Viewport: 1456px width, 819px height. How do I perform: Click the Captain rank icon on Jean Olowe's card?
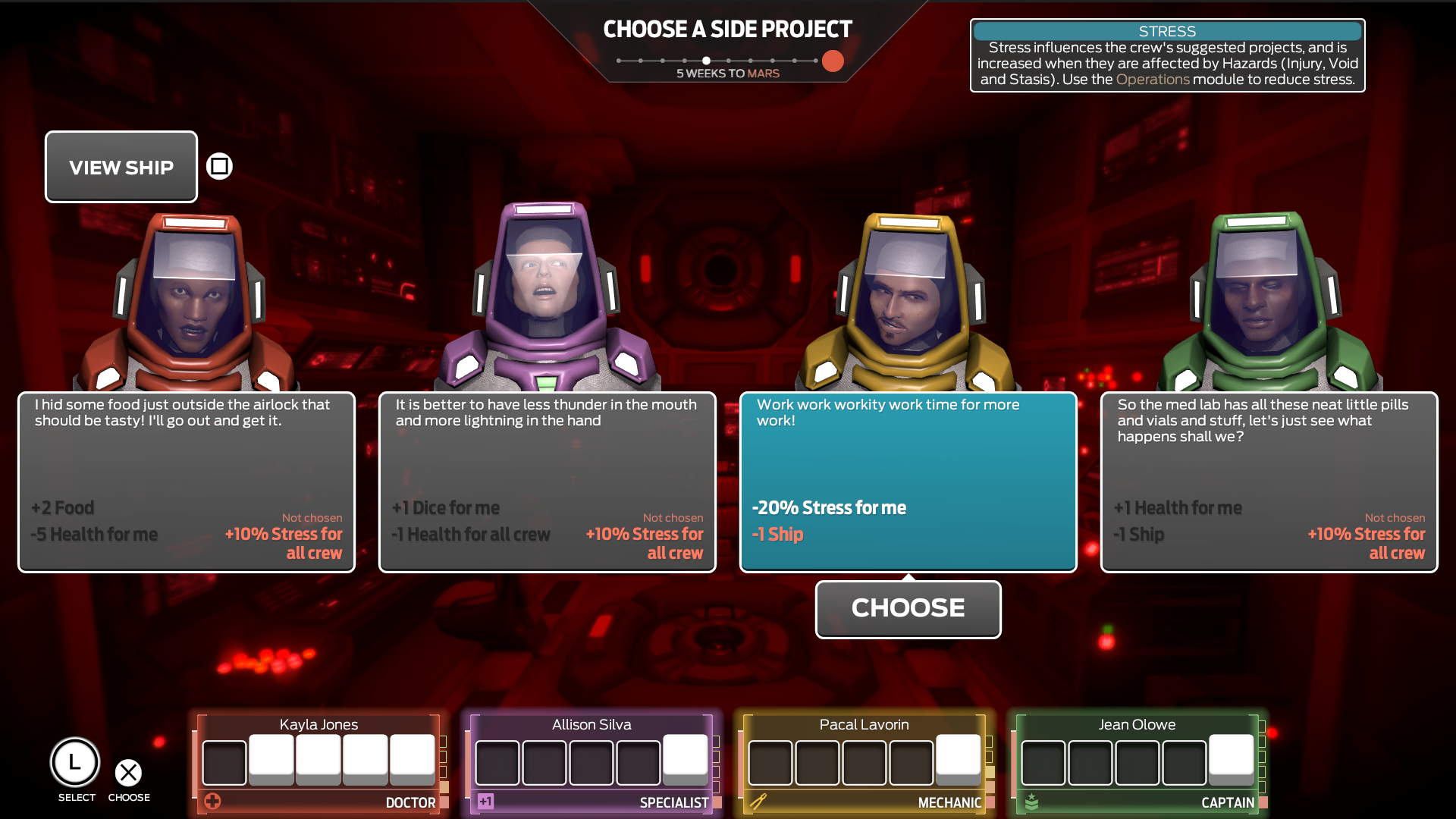(x=1033, y=799)
